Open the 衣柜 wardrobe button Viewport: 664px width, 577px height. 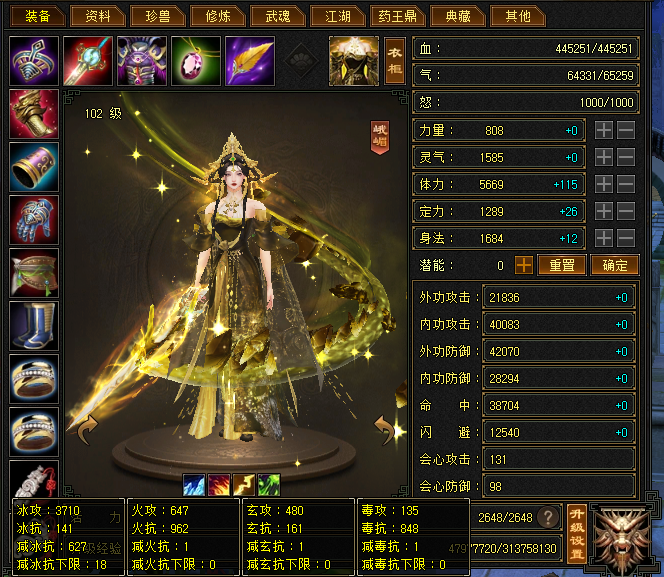[395, 61]
